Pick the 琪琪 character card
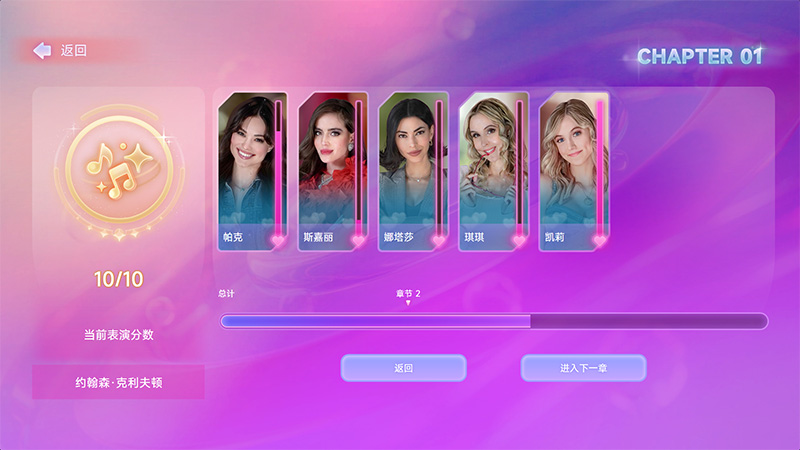Screen dimensions: 800x450 493,171
